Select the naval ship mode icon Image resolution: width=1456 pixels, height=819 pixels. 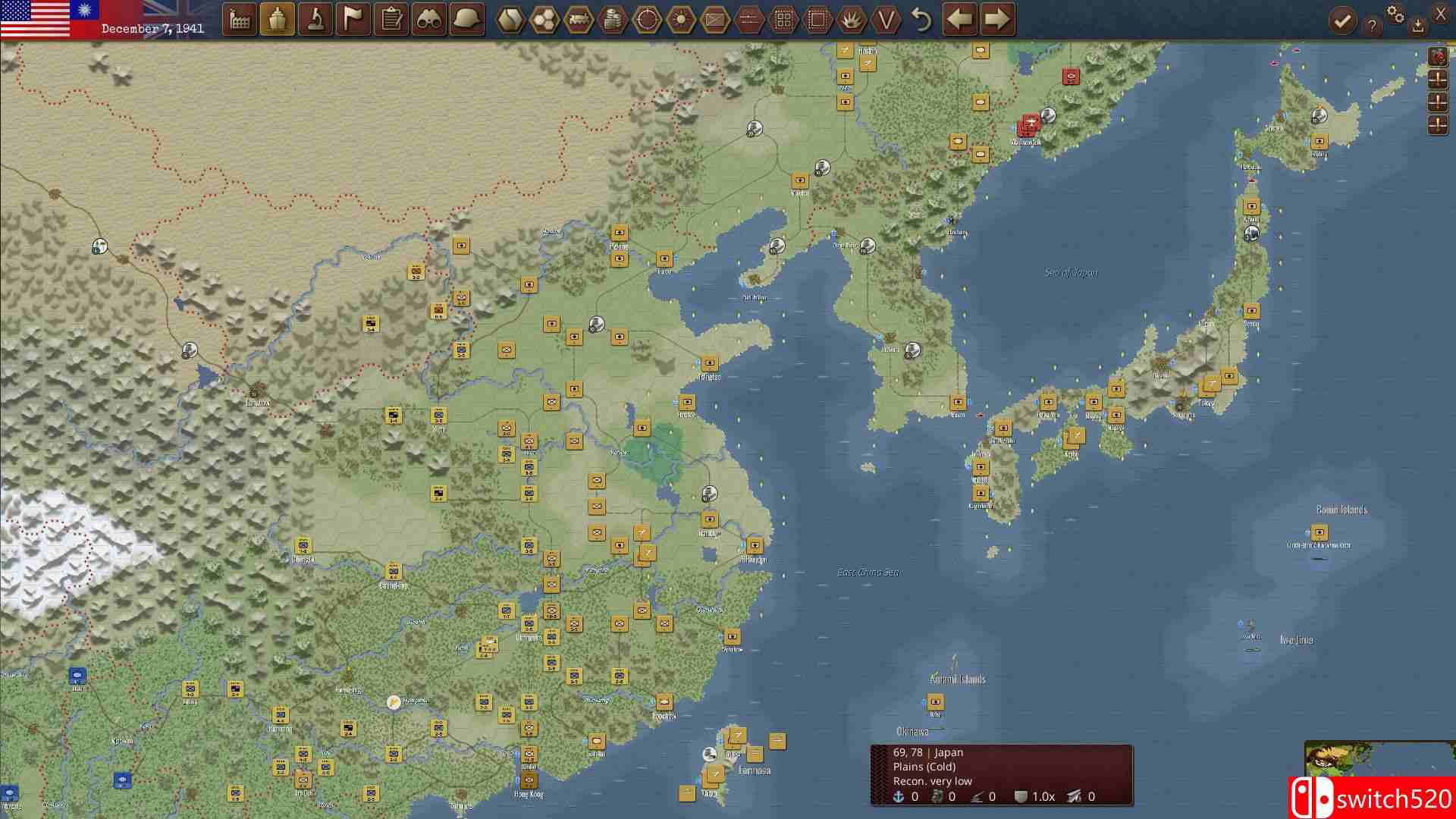(x=278, y=19)
